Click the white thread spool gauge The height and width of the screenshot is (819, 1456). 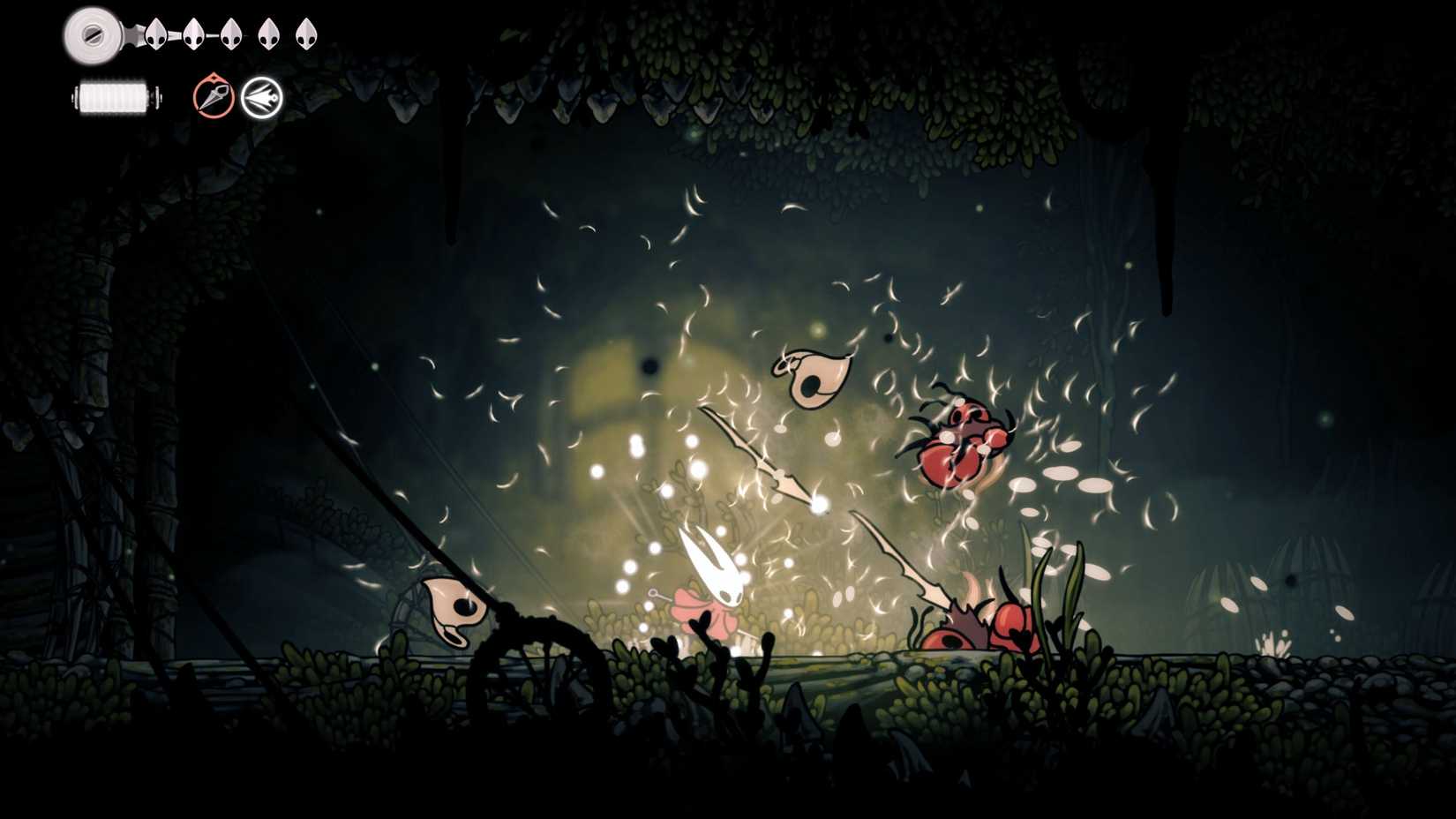116,95
